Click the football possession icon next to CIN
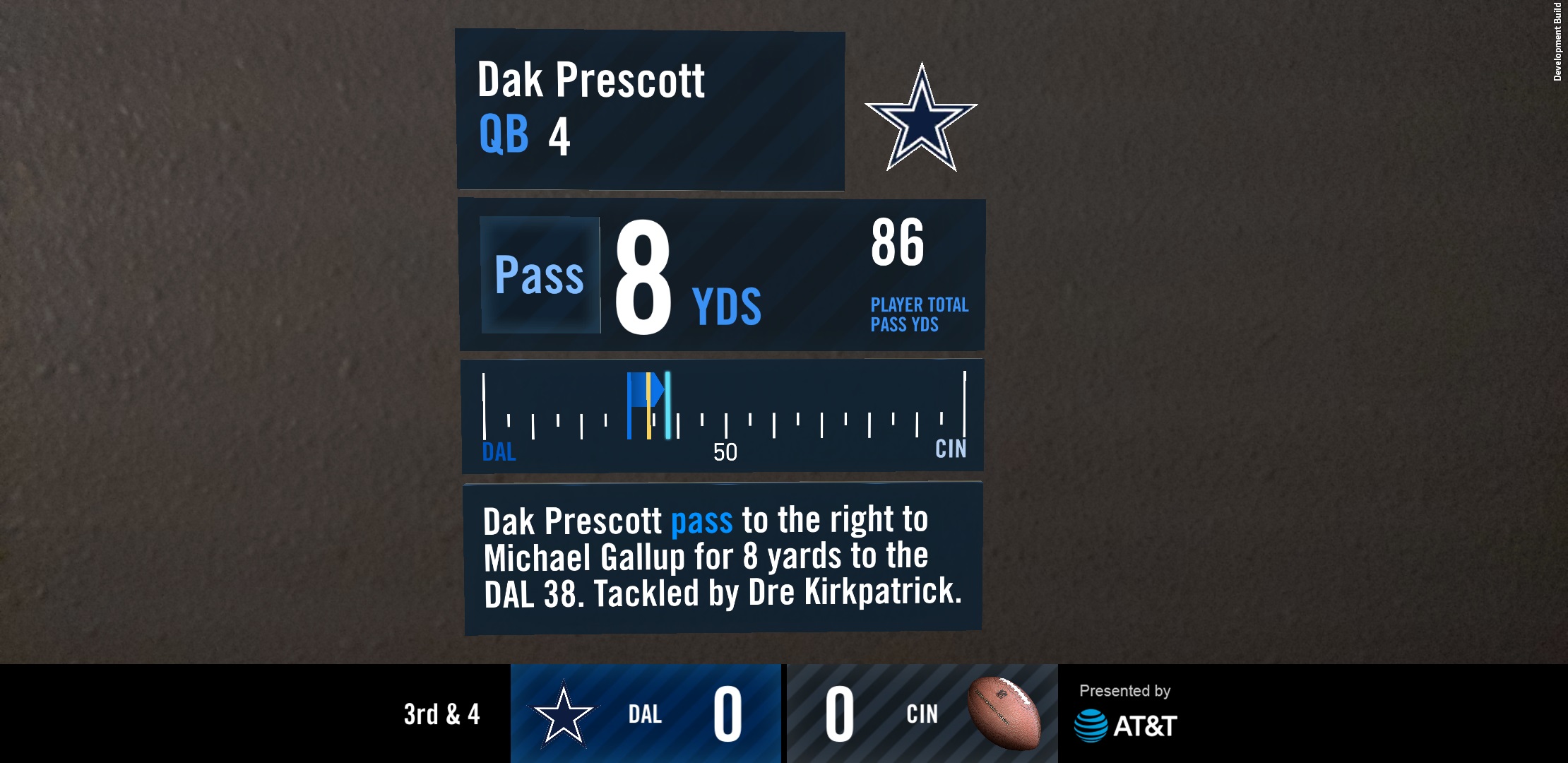Screen dimensions: 1568x763 pos(1004,714)
